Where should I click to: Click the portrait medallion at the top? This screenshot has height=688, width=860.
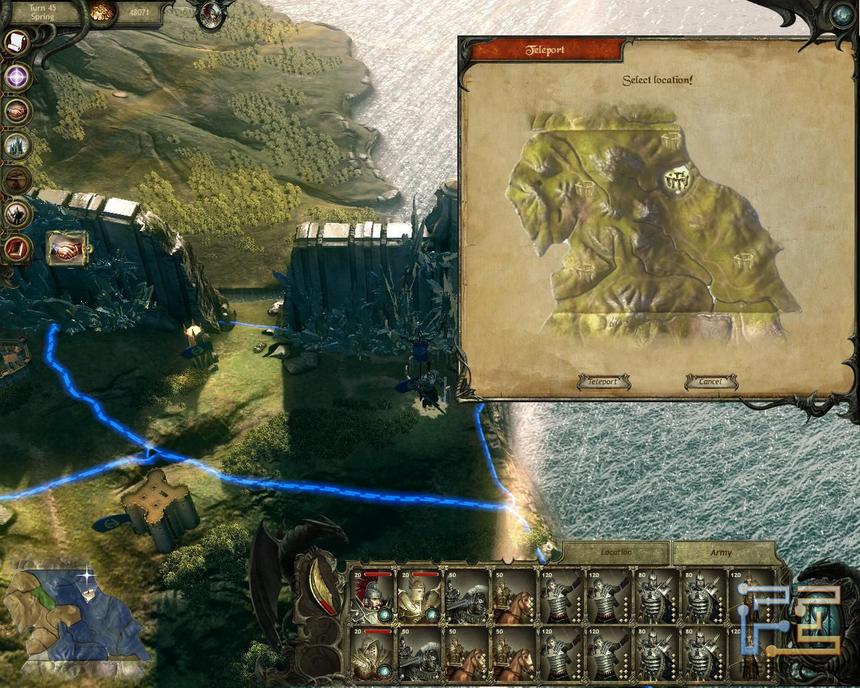212,13
